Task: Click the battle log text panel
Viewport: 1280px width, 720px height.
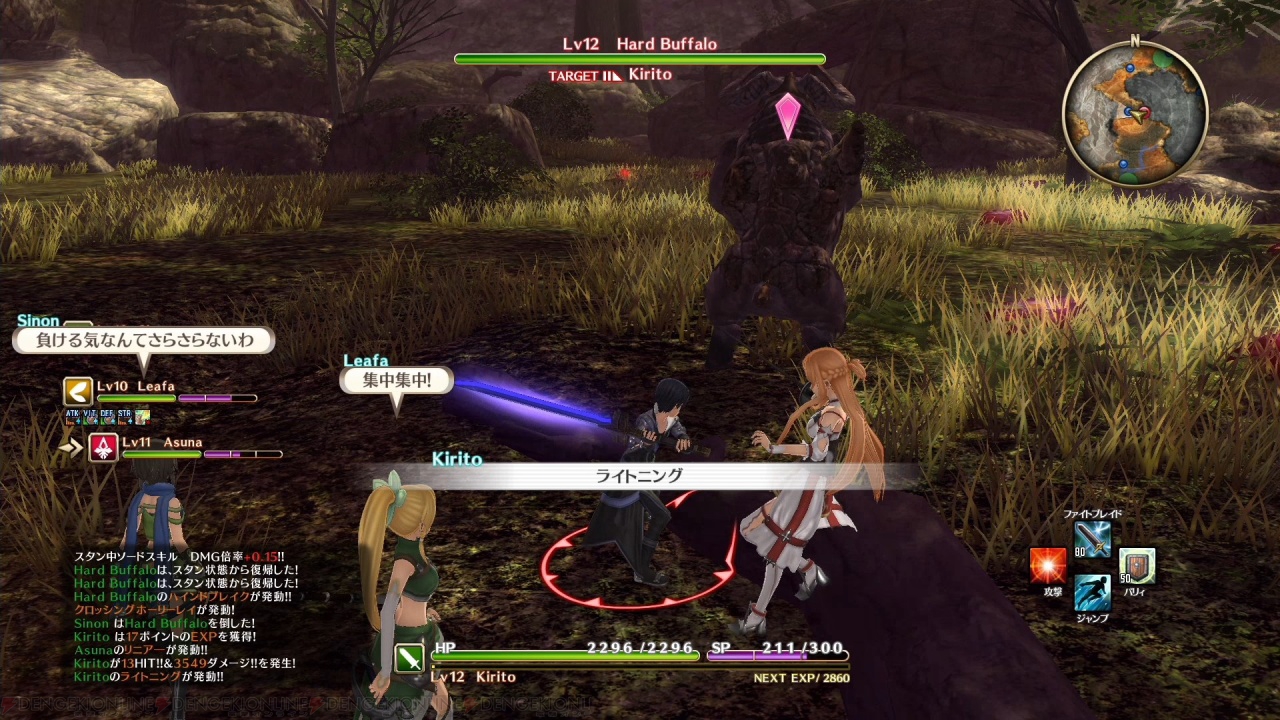Action: coord(185,617)
